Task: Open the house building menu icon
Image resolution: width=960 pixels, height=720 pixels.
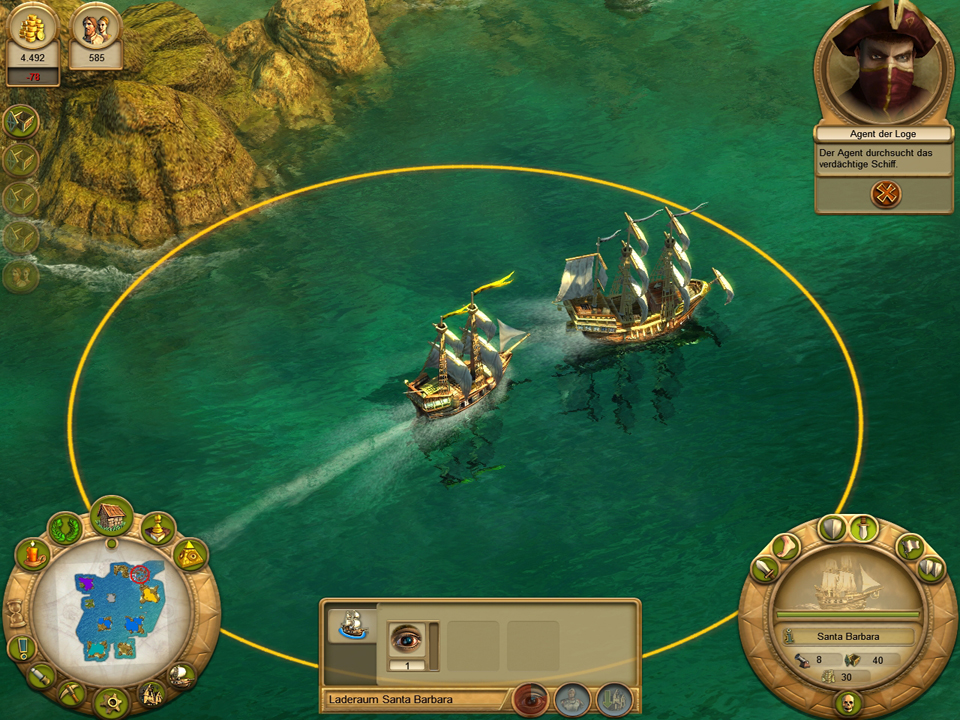Action: click(x=111, y=516)
